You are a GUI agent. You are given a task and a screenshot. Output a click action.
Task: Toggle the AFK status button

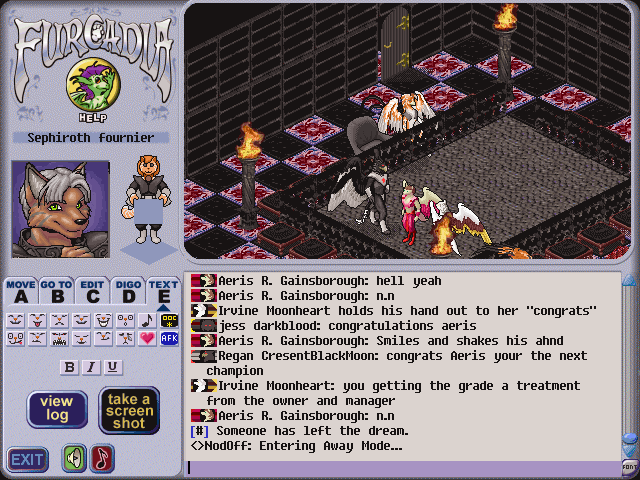[169, 339]
